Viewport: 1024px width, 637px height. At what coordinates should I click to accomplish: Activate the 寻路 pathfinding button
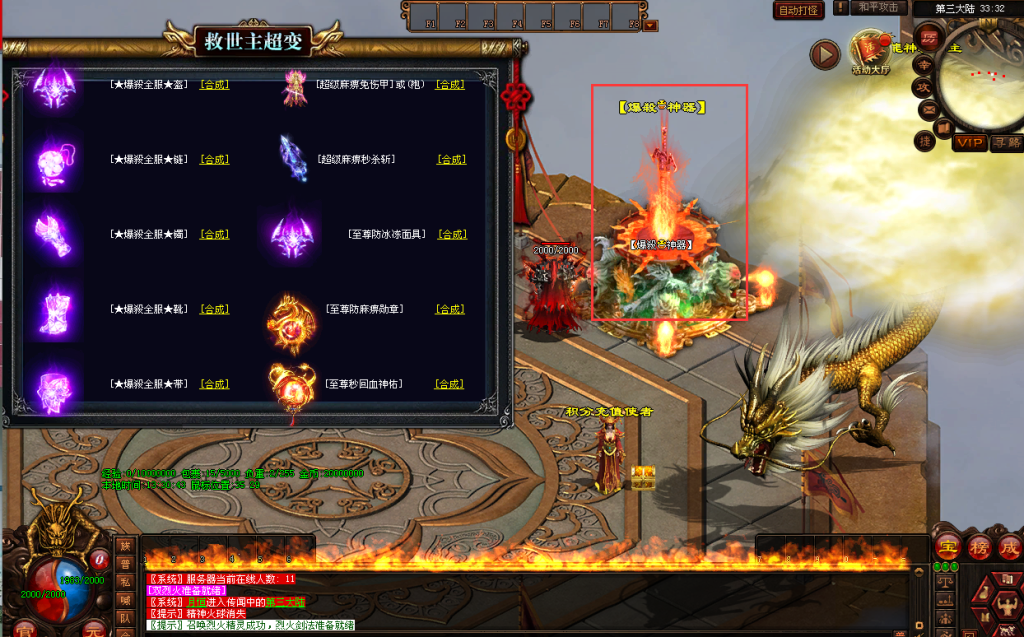[1007, 143]
